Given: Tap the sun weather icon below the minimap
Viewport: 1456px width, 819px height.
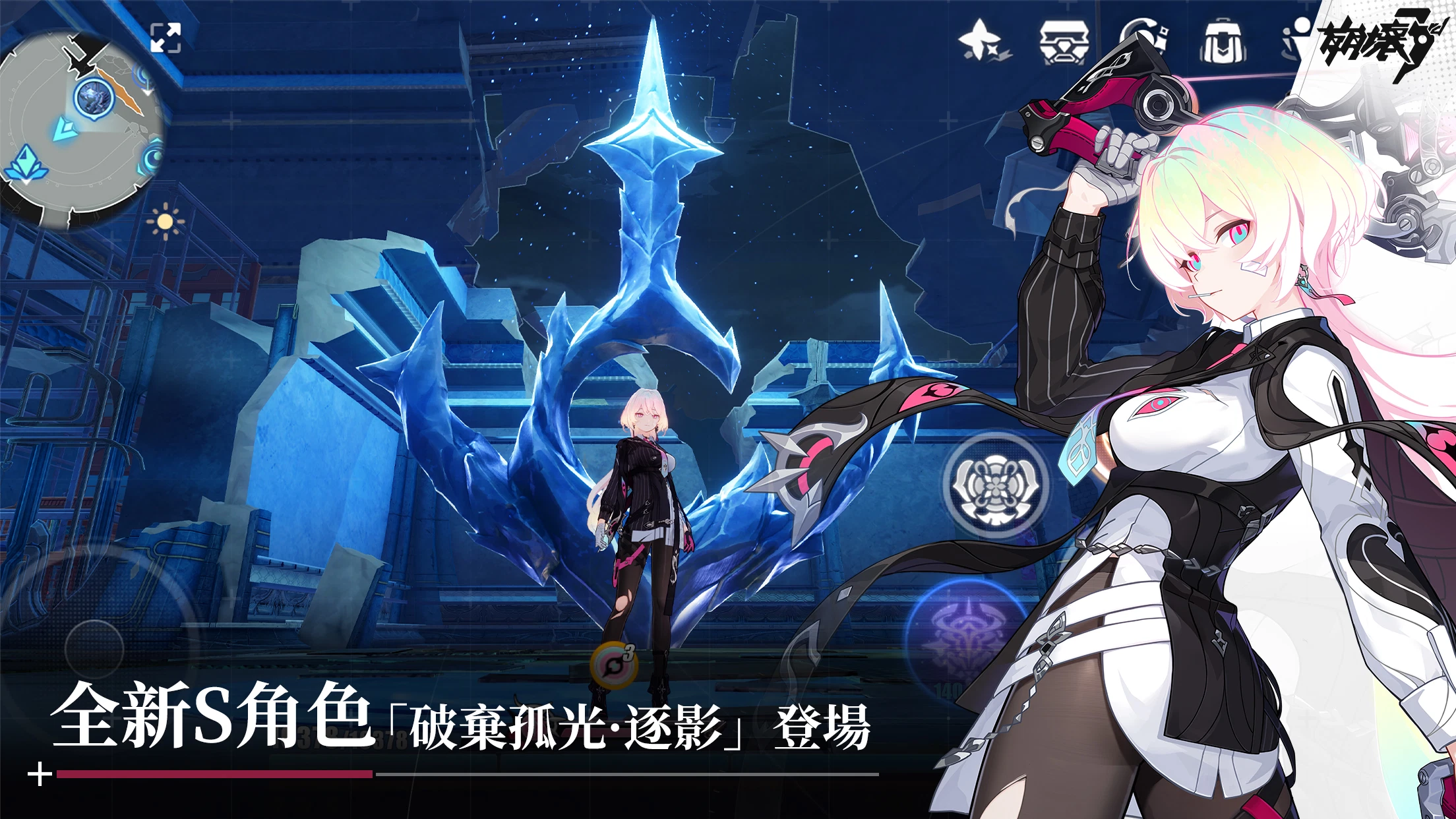Looking at the screenshot, I should point(164,221).
